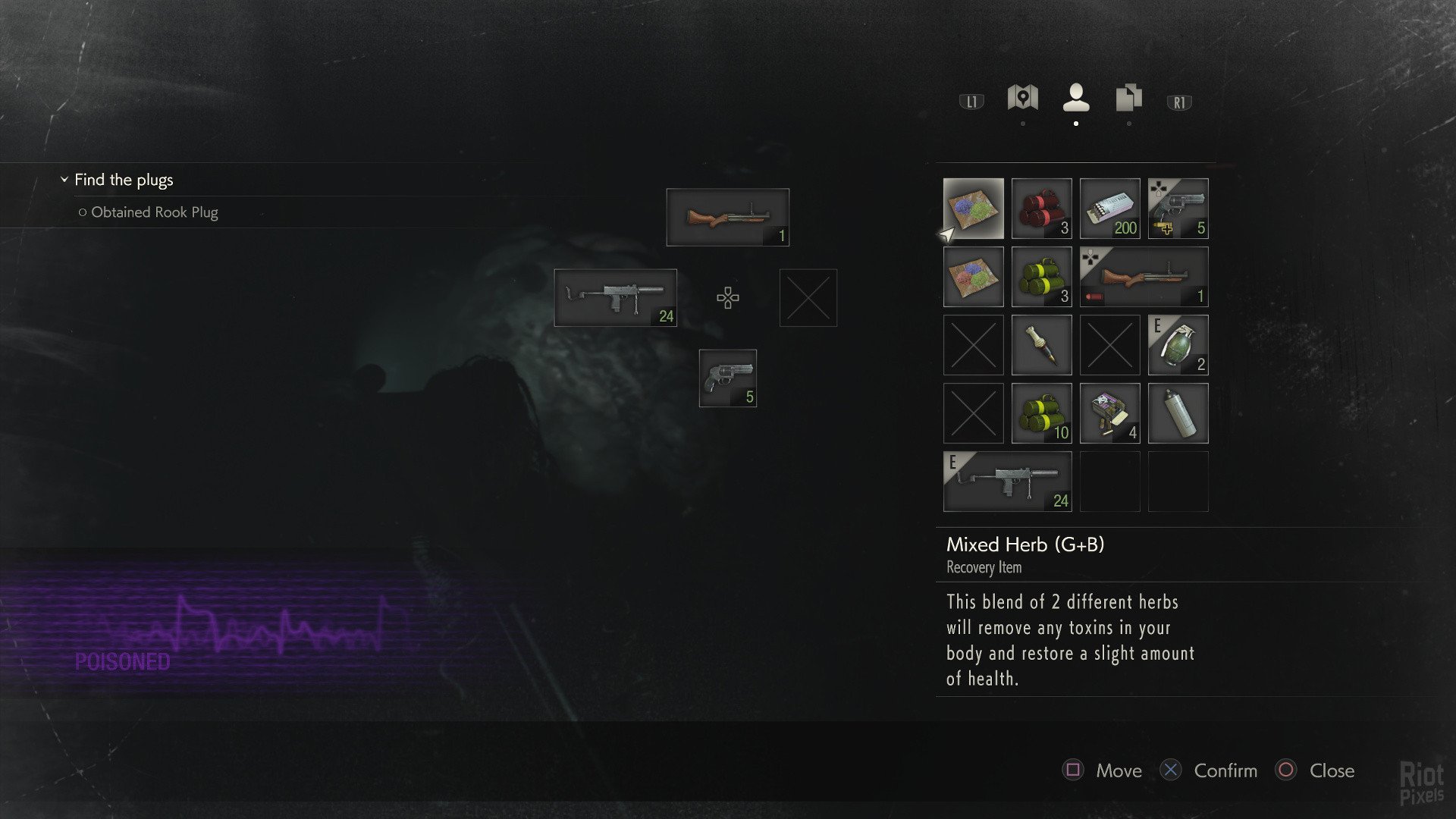Pick the three-color mixed herb slot
Image resolution: width=1456 pixels, height=819 pixels.
pyautogui.click(x=973, y=277)
